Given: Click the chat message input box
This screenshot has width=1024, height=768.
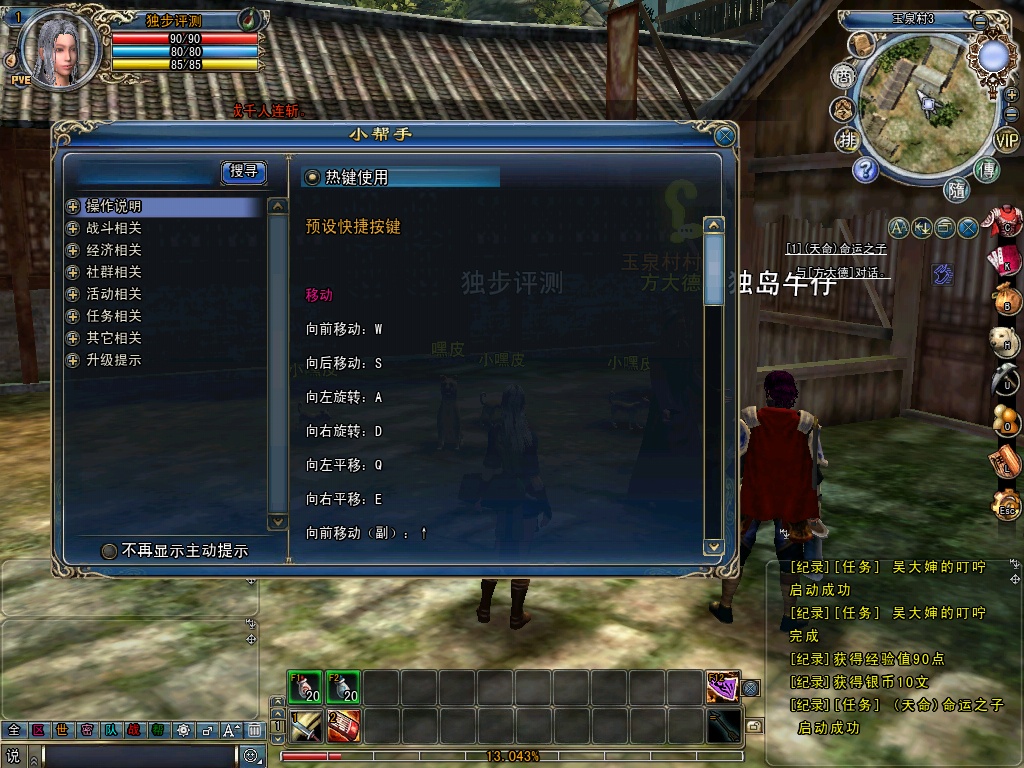Looking at the screenshot, I should coord(140,756).
